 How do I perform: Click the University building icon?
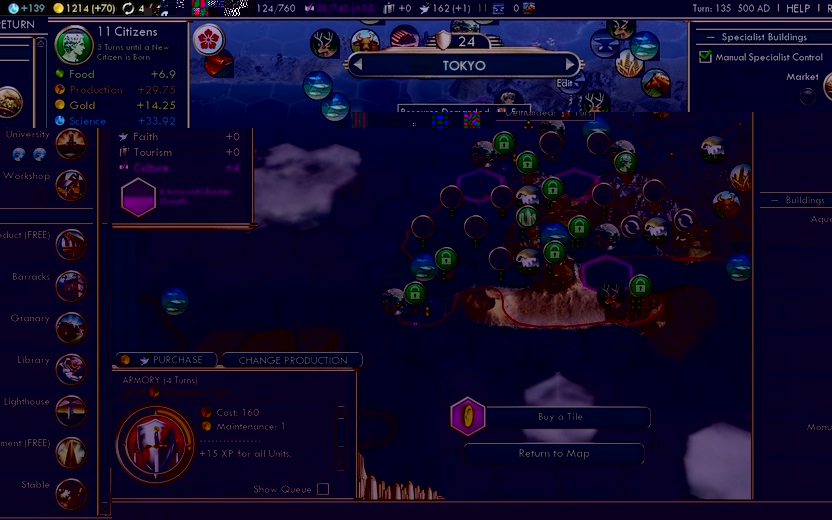point(70,144)
